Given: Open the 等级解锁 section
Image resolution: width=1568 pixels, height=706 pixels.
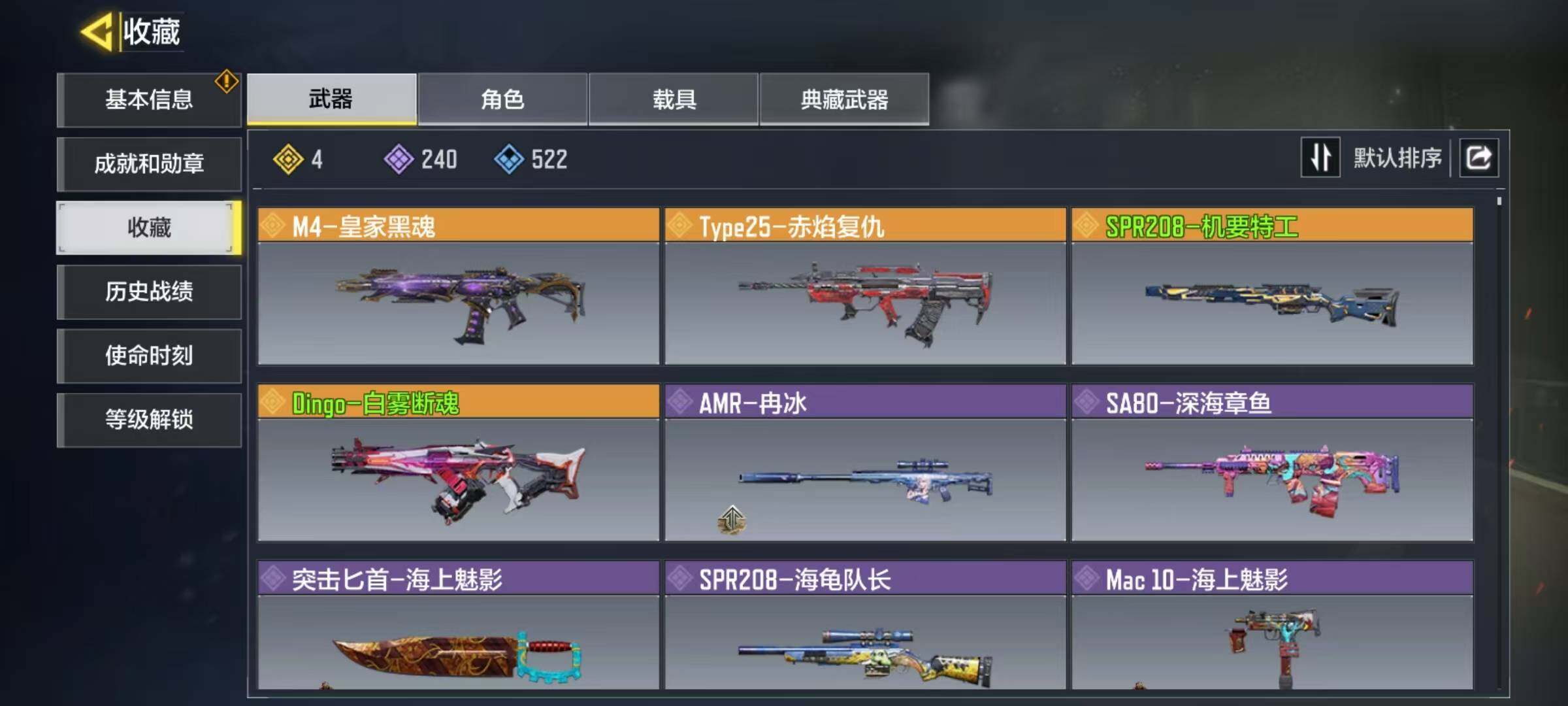Looking at the screenshot, I should point(149,420).
